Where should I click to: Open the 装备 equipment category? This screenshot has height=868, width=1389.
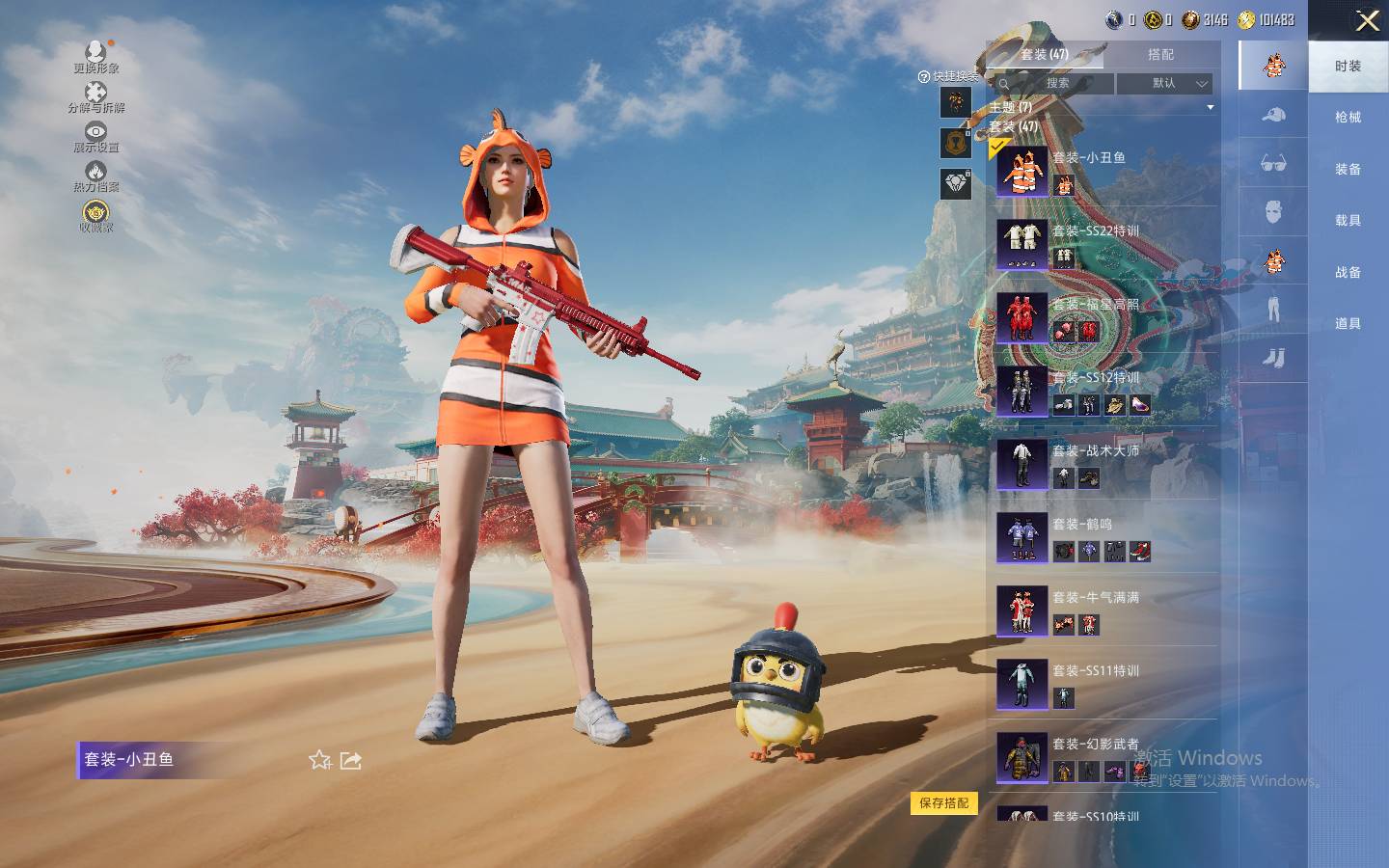[1348, 169]
